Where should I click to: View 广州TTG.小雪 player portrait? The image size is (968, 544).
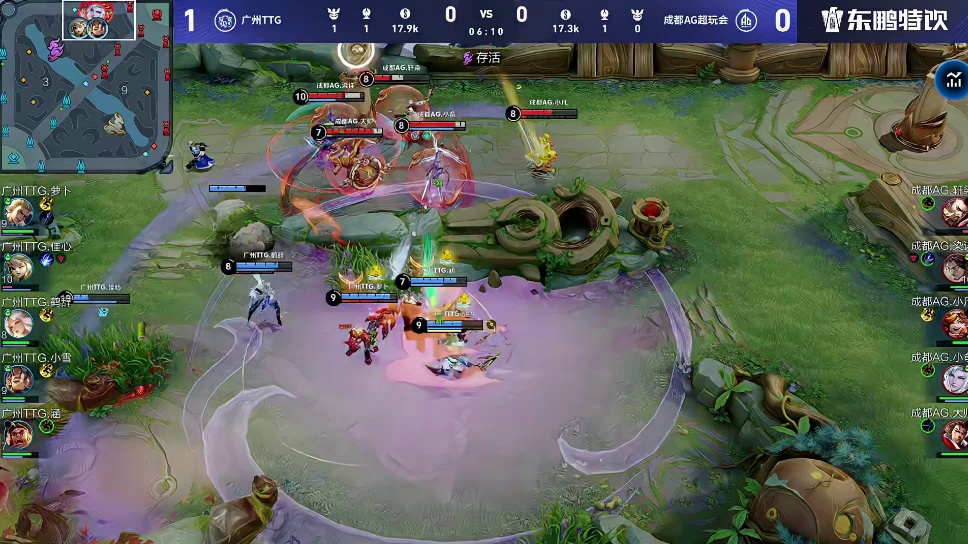[x=17, y=379]
